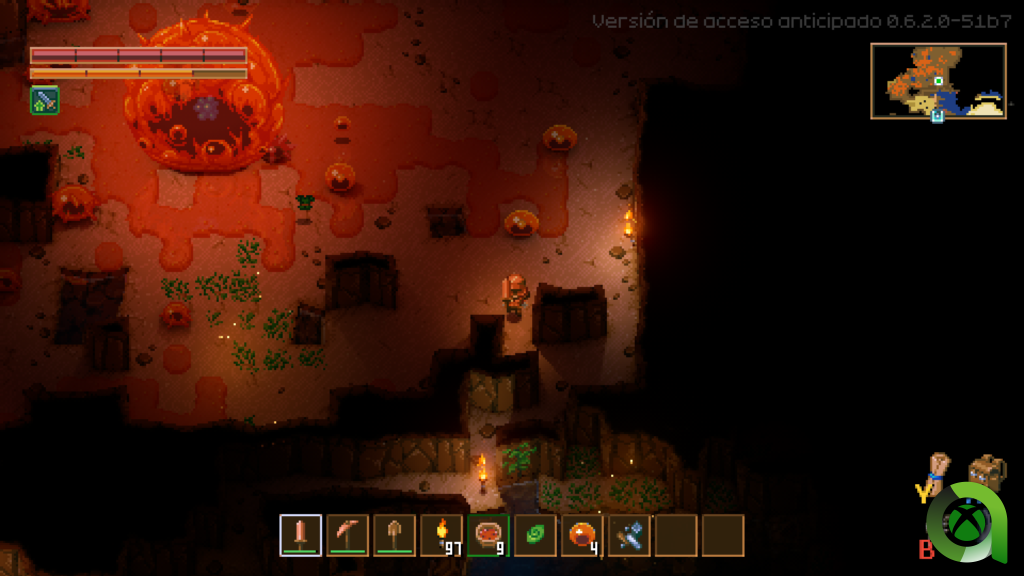The image size is (1024, 576).
Task: Pick the green leaf item slot
Action: pyautogui.click(x=535, y=535)
